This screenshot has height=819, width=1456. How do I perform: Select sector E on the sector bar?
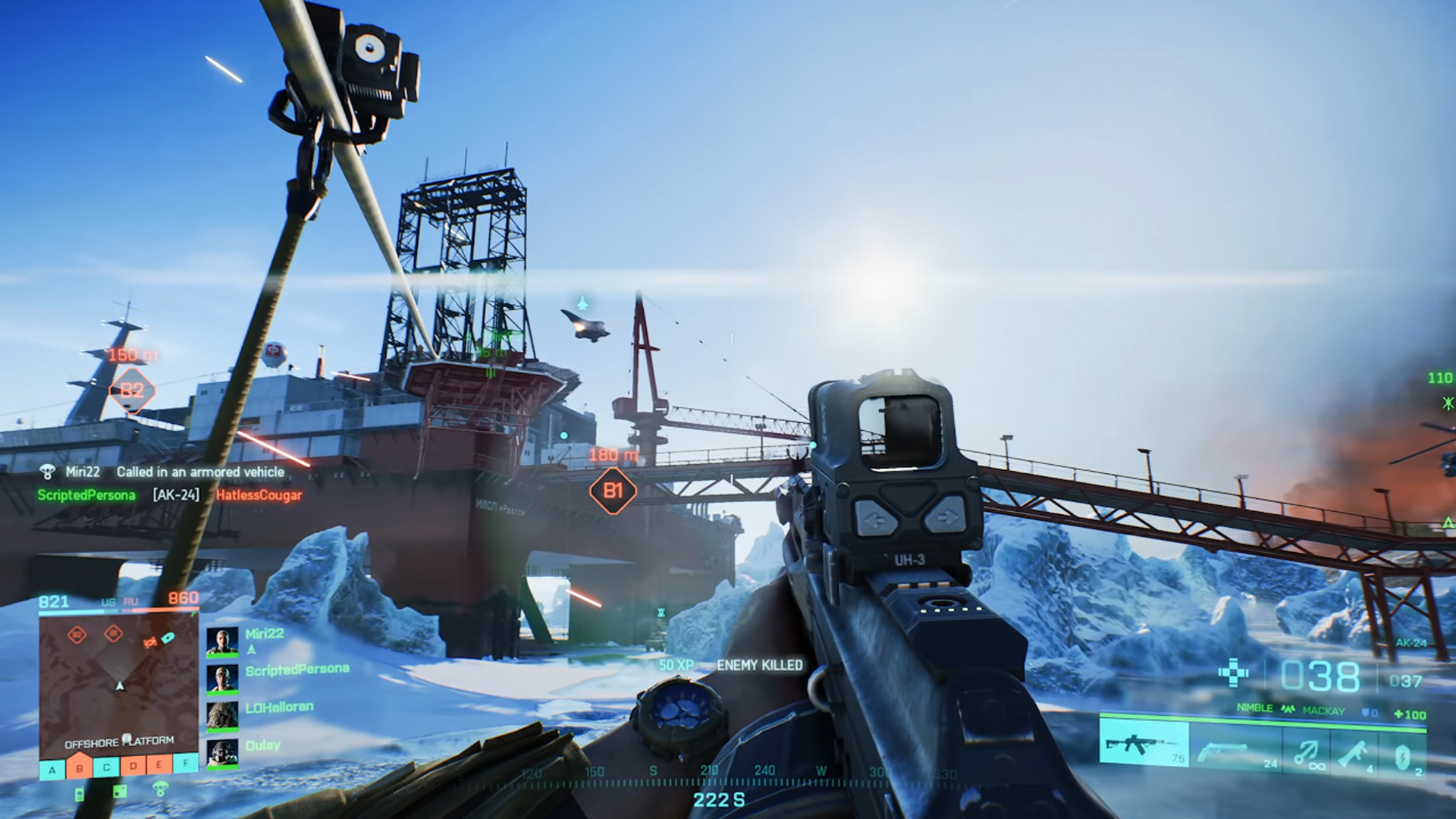coord(159,764)
